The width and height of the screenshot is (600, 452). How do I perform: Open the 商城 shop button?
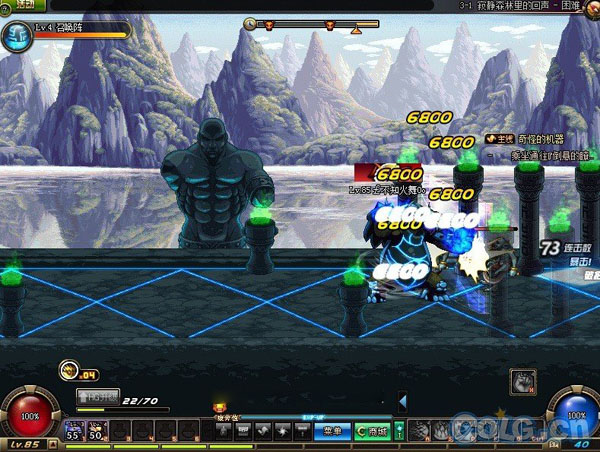pyautogui.click(x=373, y=430)
